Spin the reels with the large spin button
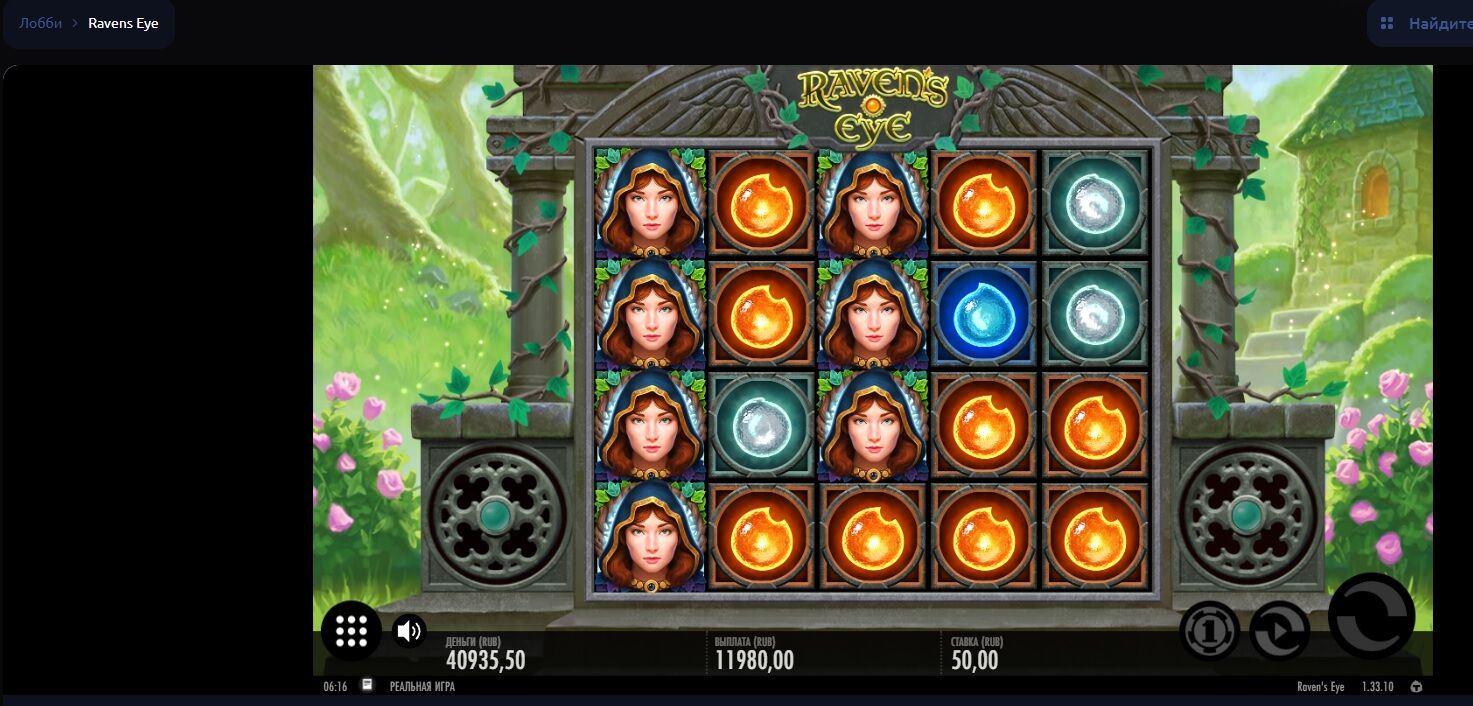Image resolution: width=1473 pixels, height=706 pixels. coord(1370,616)
